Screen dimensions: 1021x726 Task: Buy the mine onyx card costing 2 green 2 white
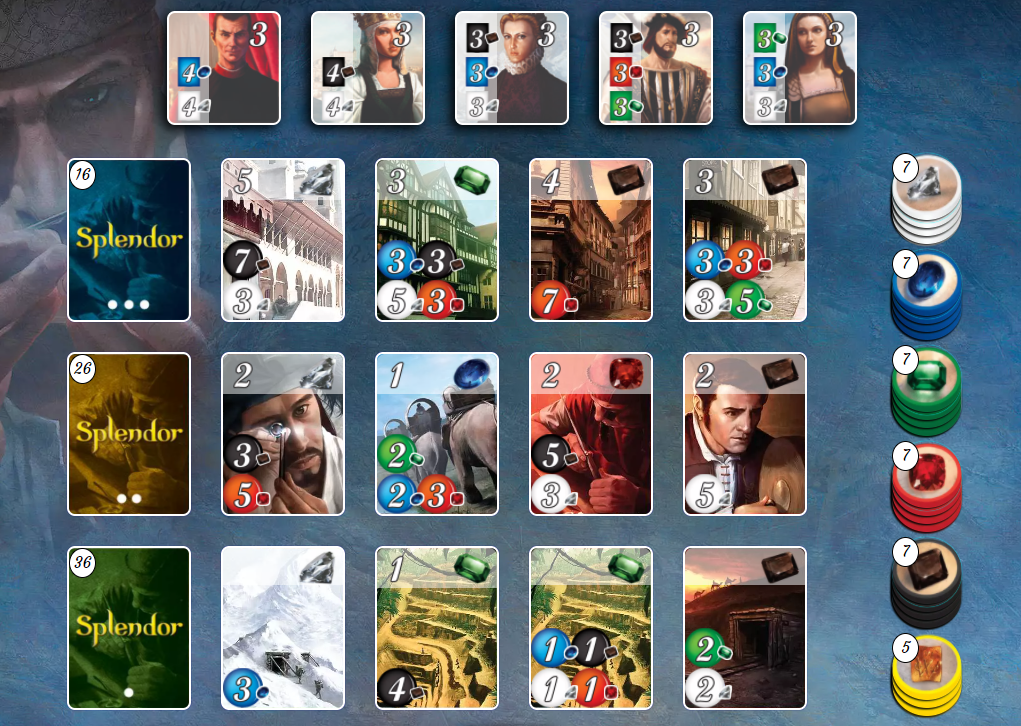[745, 628]
